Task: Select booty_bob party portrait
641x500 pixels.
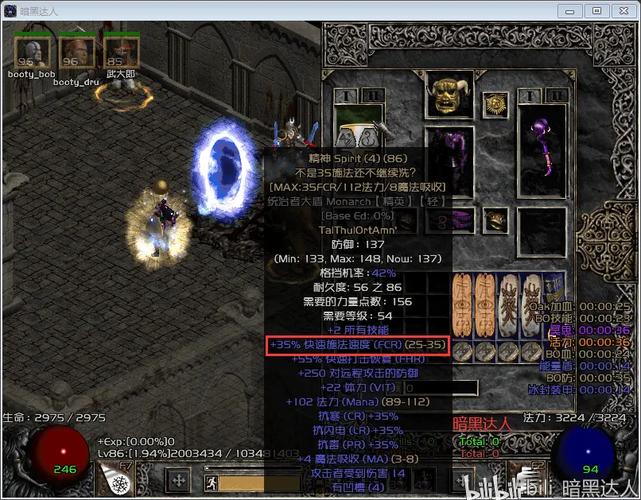Action: pyautogui.click(x=33, y=52)
